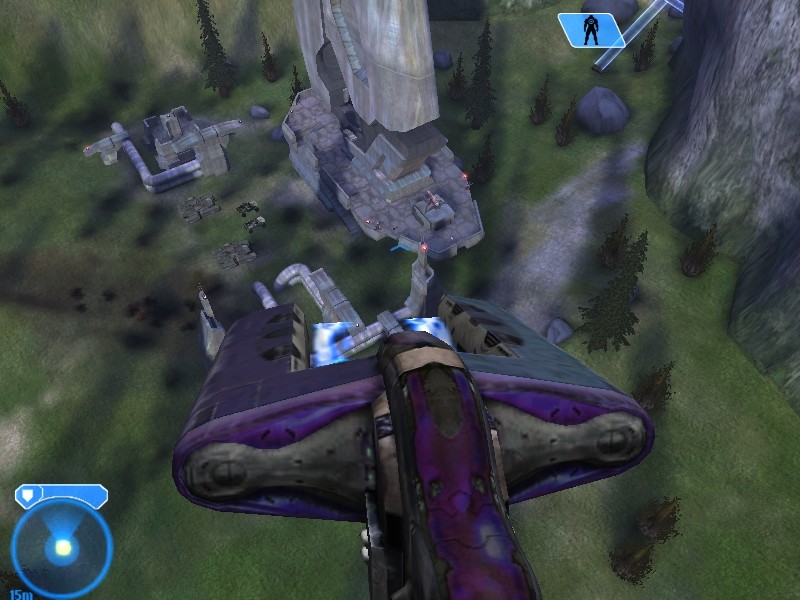Click the circular motion tracker radar

point(62,548)
